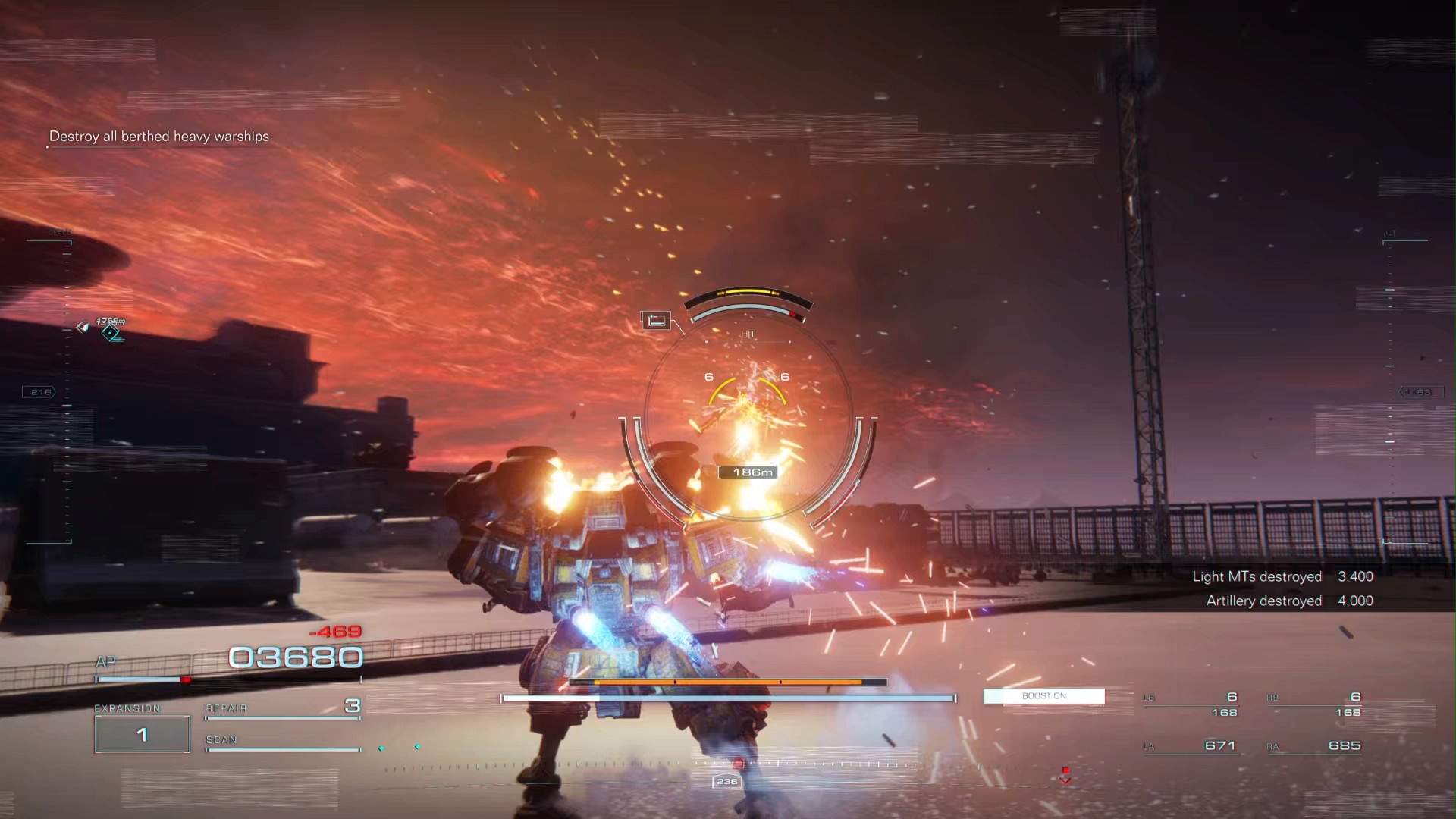The width and height of the screenshot is (1456, 819).
Task: Click the red damage indicator showing -469
Action: [x=337, y=630]
